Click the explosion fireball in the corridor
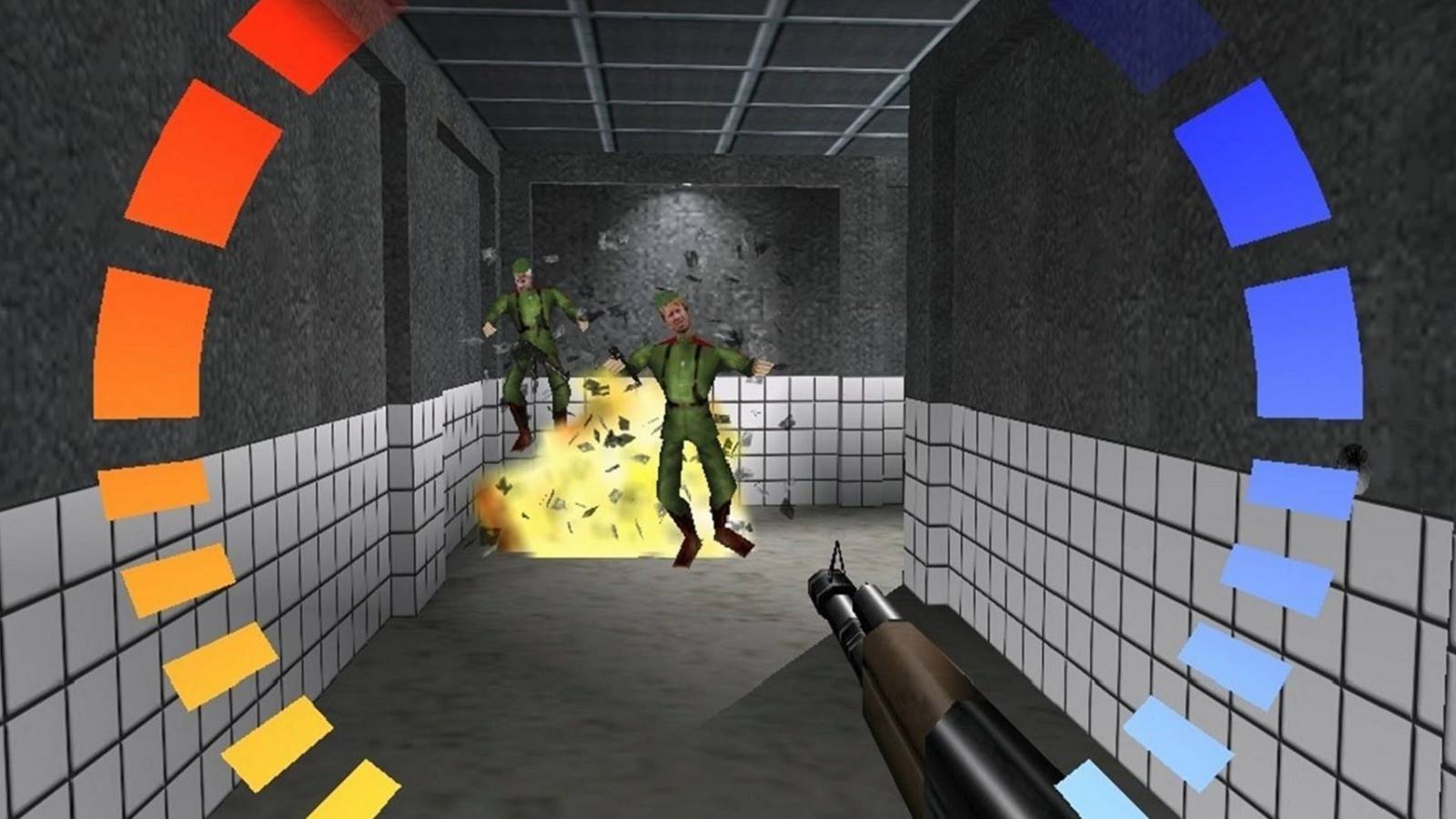The image size is (1456, 819). tap(591, 473)
